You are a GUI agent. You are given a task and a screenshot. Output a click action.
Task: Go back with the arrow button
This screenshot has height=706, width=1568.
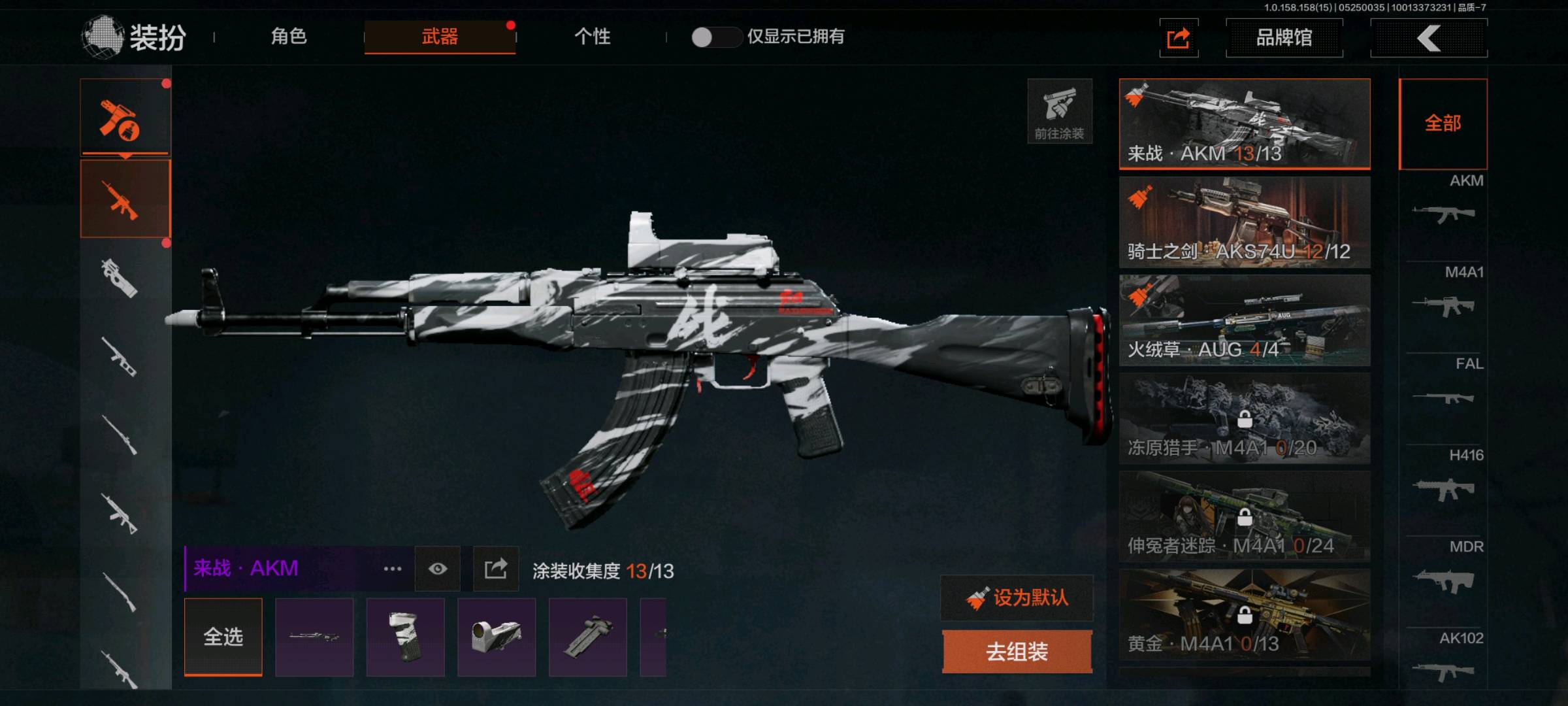tap(1429, 38)
